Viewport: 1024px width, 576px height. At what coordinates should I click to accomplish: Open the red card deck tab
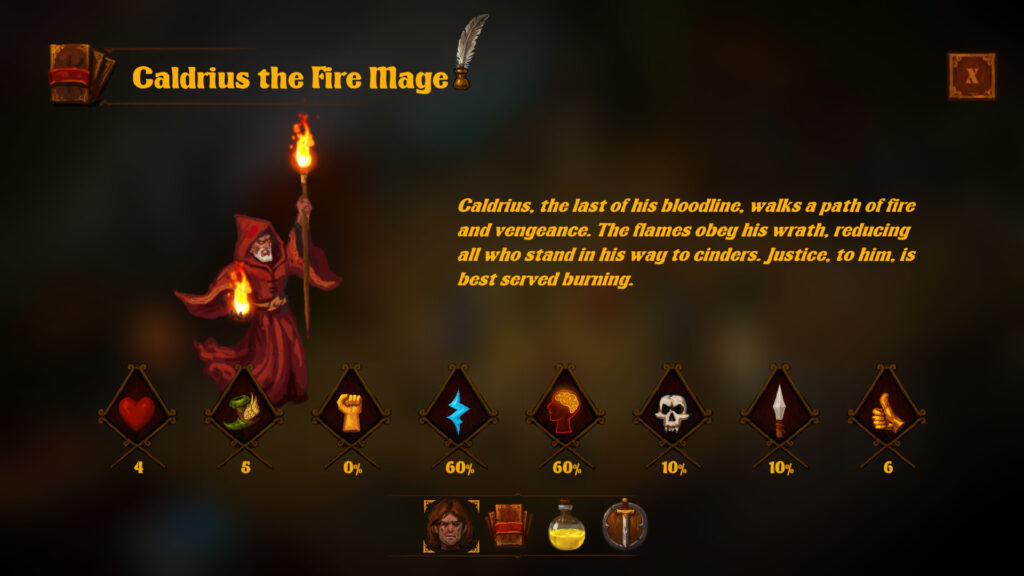(508, 526)
